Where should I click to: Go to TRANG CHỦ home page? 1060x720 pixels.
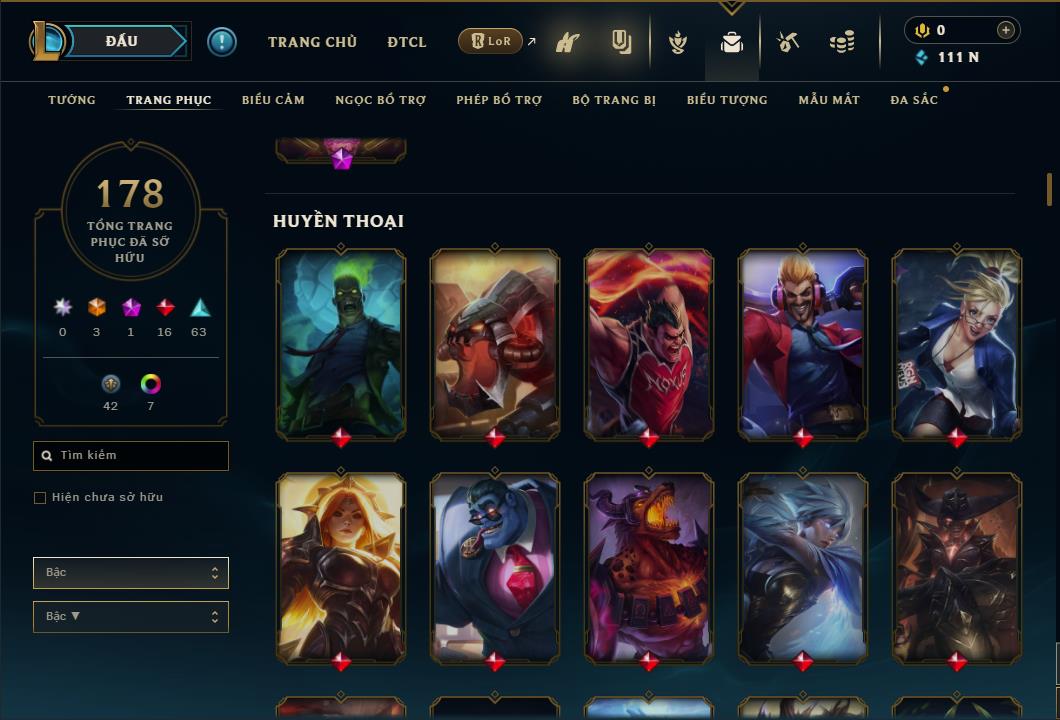pos(312,42)
